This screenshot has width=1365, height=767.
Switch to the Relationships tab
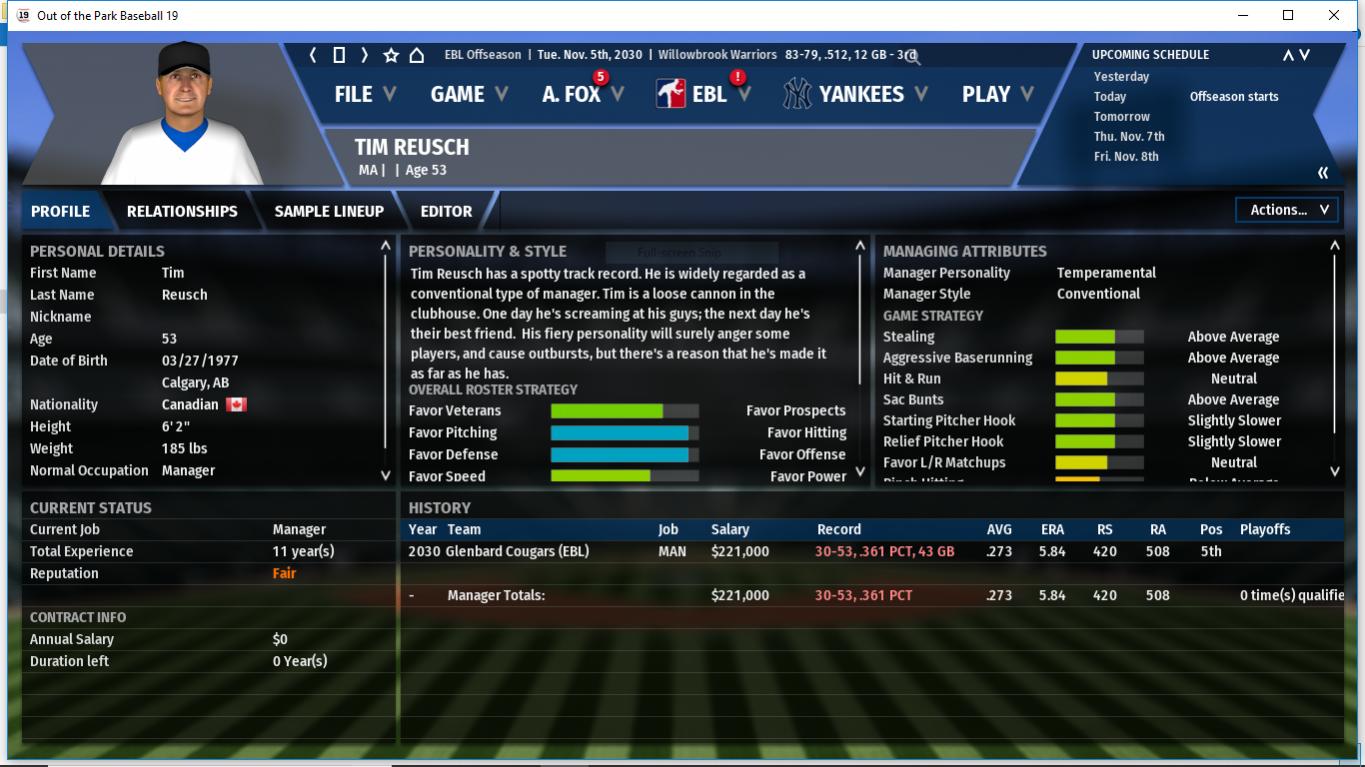click(x=182, y=211)
